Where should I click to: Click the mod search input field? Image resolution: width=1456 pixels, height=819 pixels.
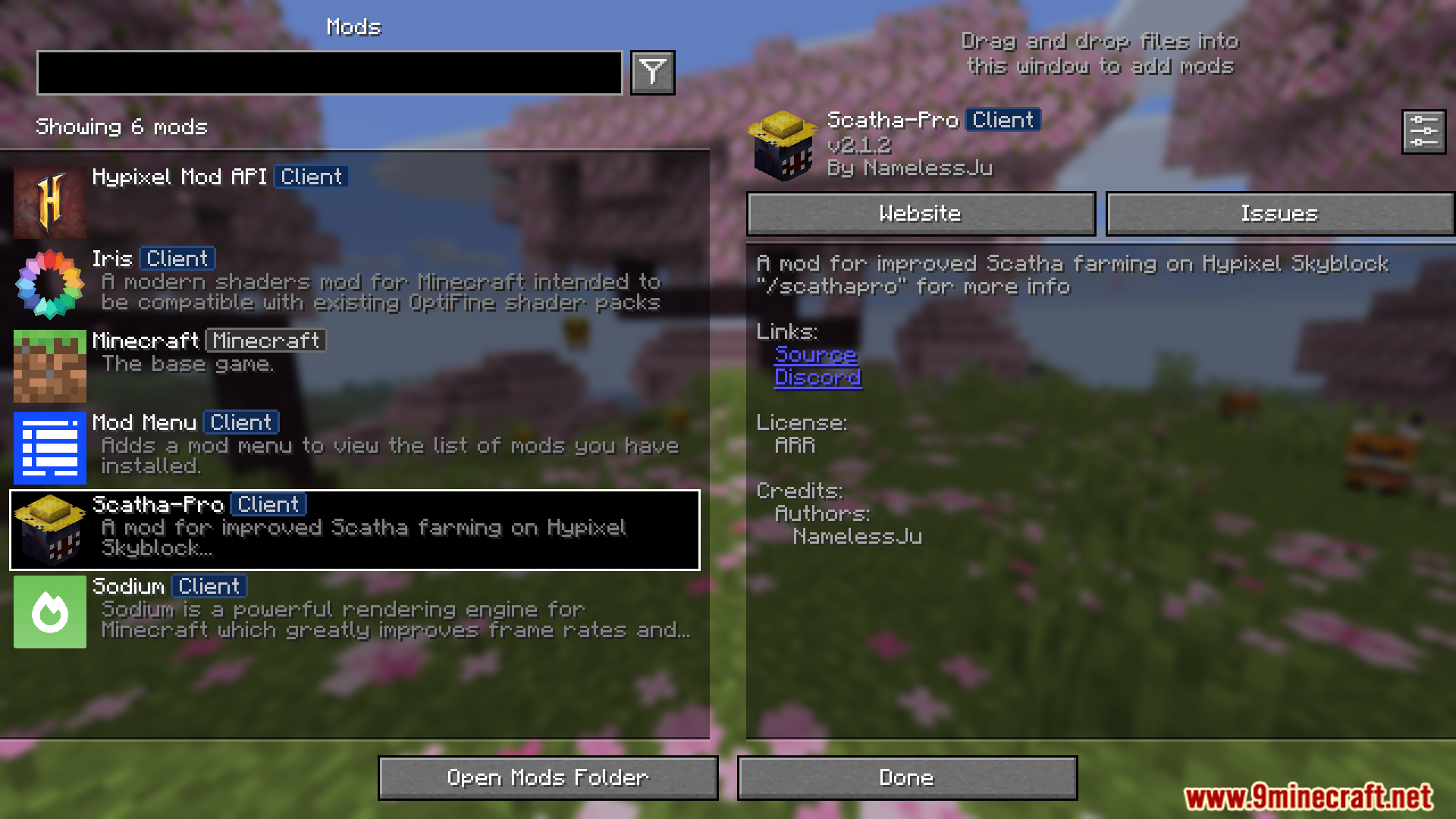pyautogui.click(x=330, y=73)
